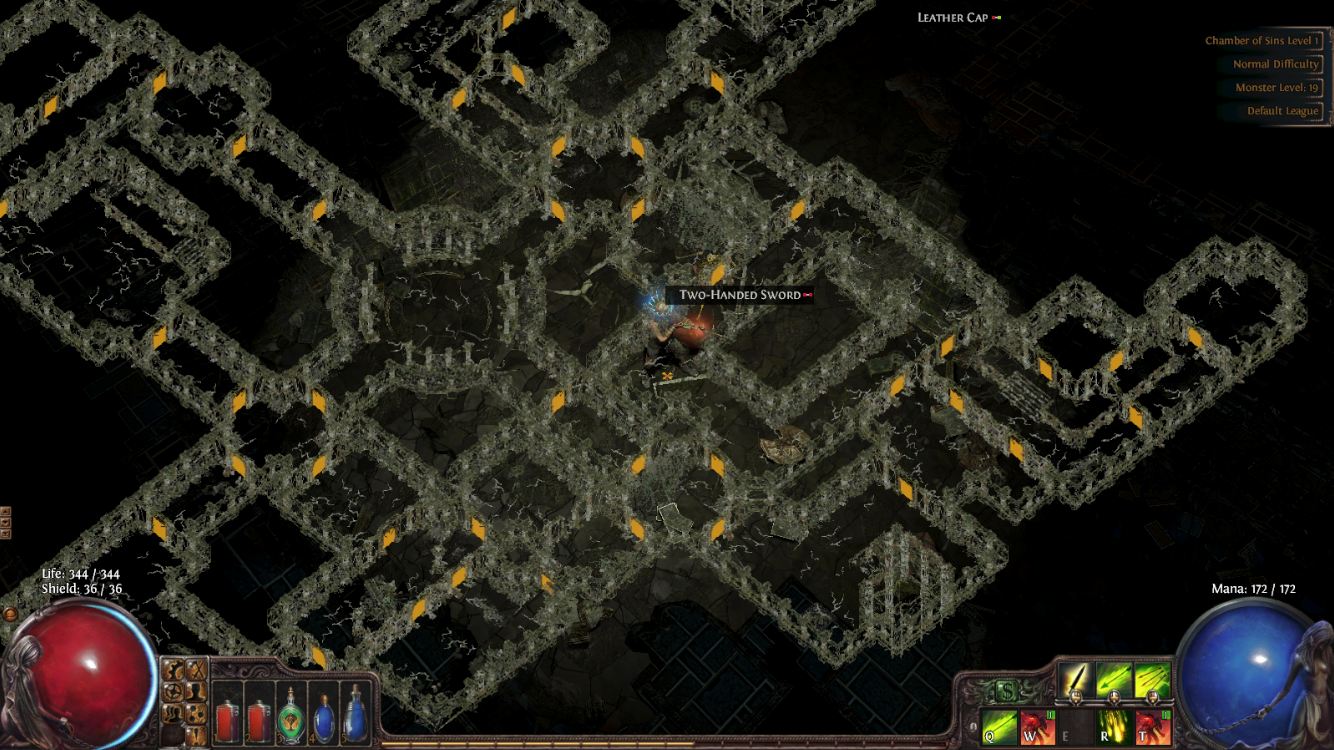
Task: Activate the sword default attack skill
Action: click(1076, 680)
